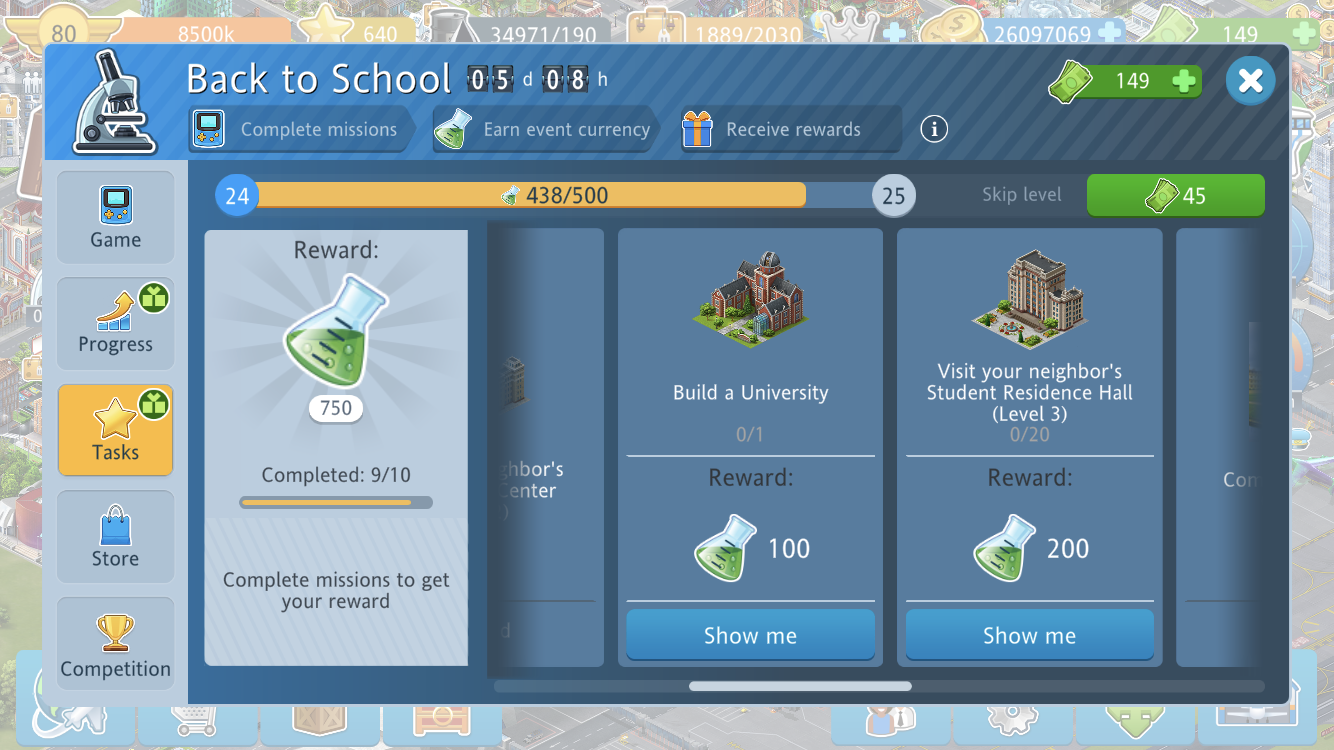The height and width of the screenshot is (750, 1334).
Task: Go to the Competition tab
Action: 115,644
